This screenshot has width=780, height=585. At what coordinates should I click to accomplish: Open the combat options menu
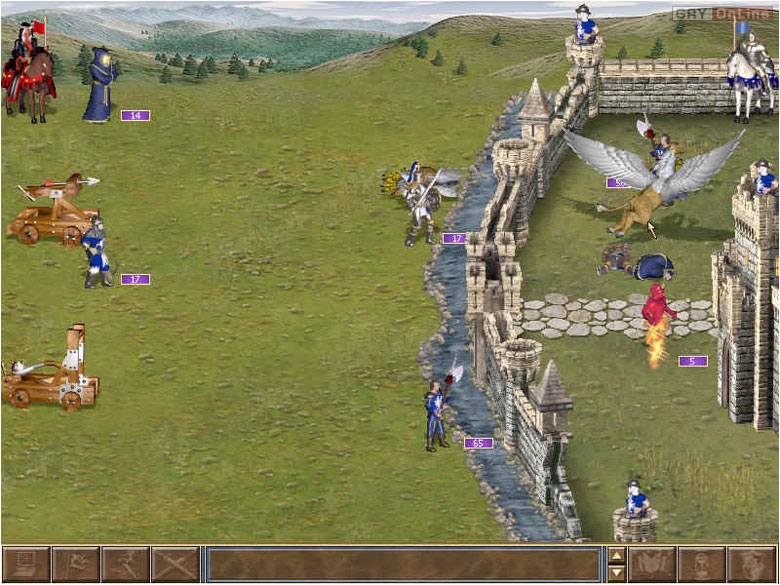coord(25,565)
